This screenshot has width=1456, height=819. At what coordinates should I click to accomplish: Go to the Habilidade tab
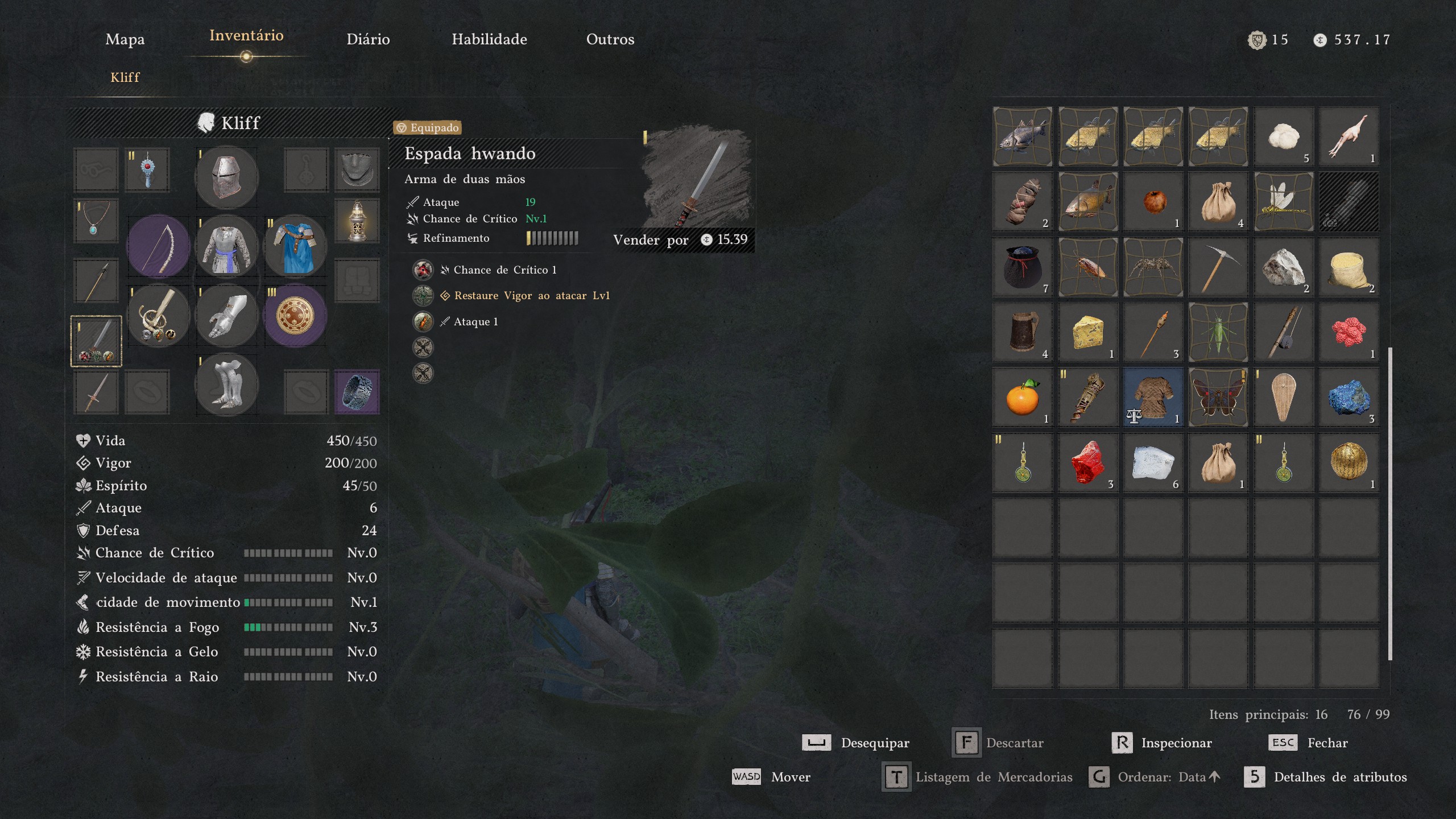[x=489, y=39]
